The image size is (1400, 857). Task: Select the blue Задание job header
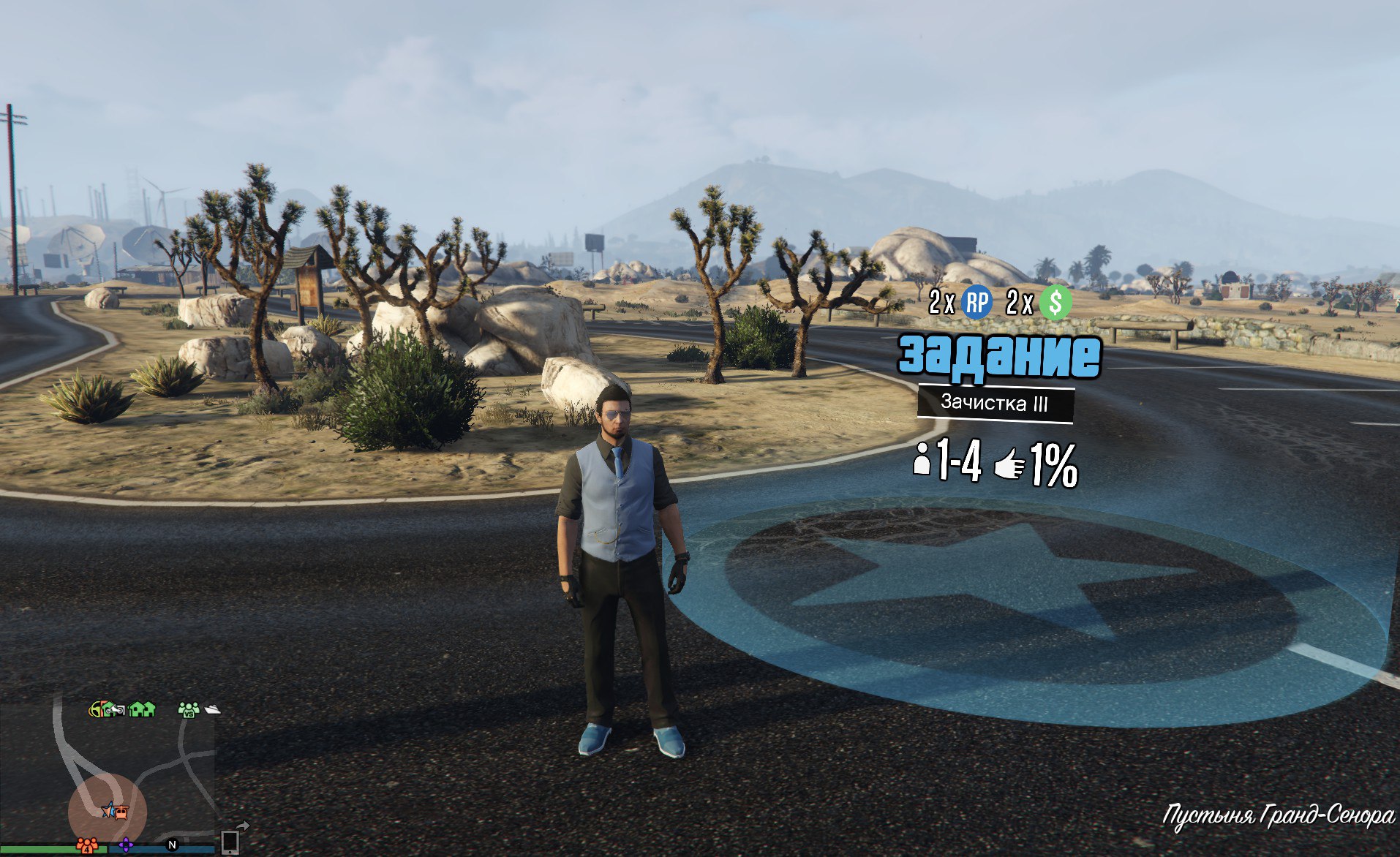coord(999,356)
